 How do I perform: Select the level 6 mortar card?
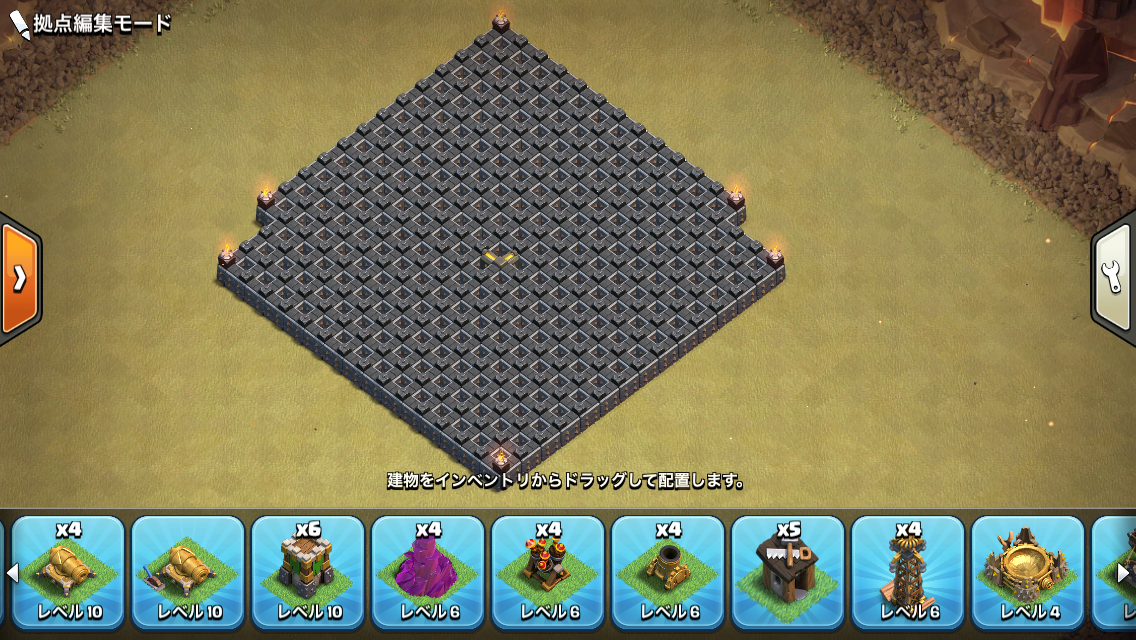click(668, 572)
